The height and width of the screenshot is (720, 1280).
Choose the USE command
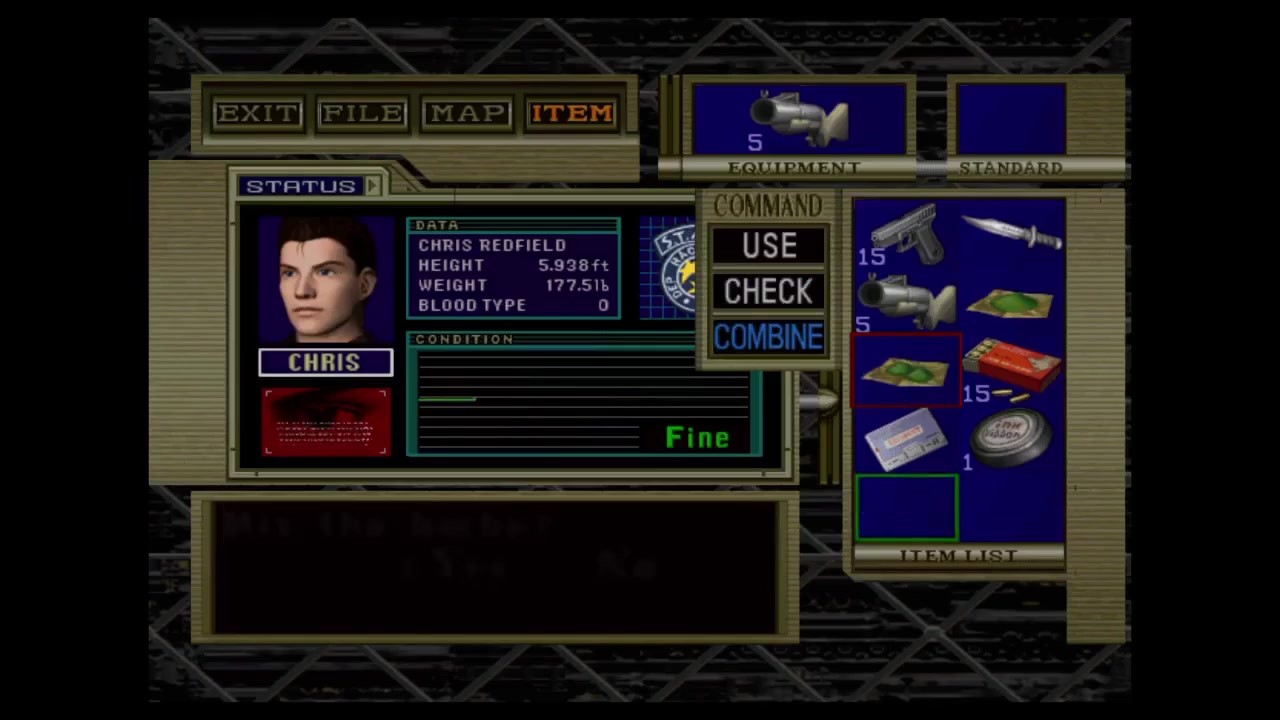(x=768, y=246)
